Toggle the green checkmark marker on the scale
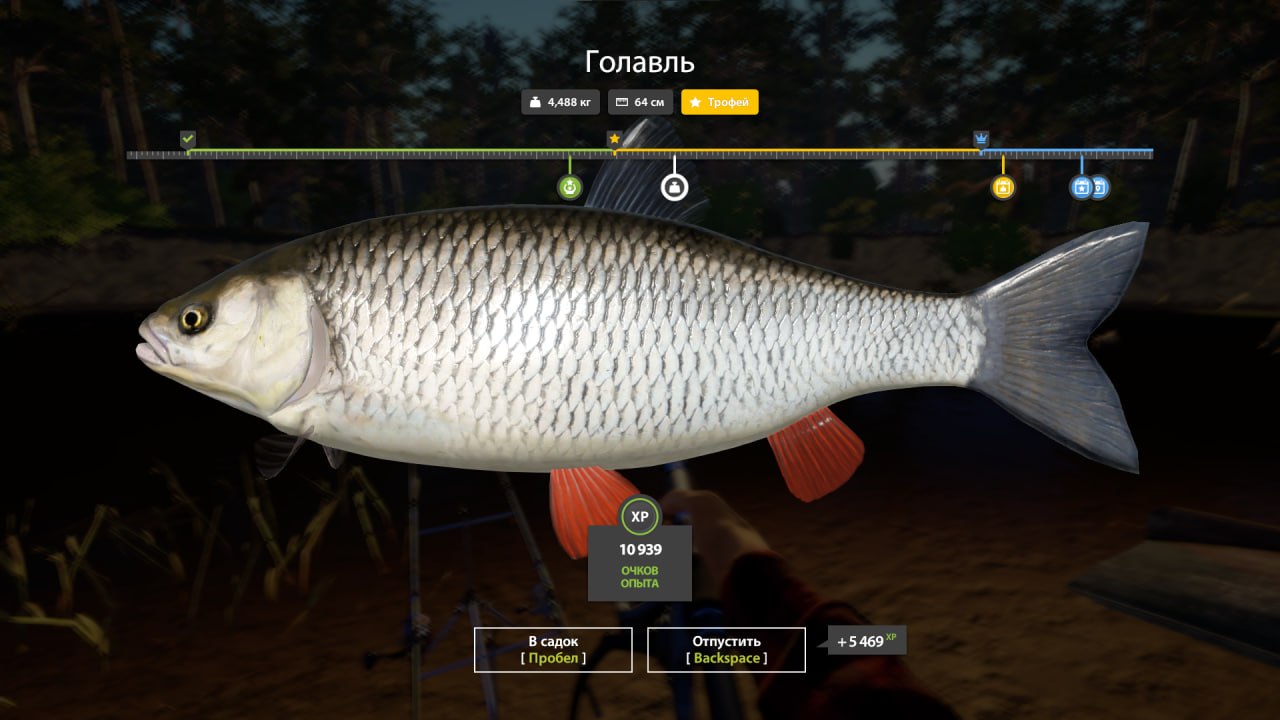Image resolution: width=1280 pixels, height=720 pixels. point(188,136)
